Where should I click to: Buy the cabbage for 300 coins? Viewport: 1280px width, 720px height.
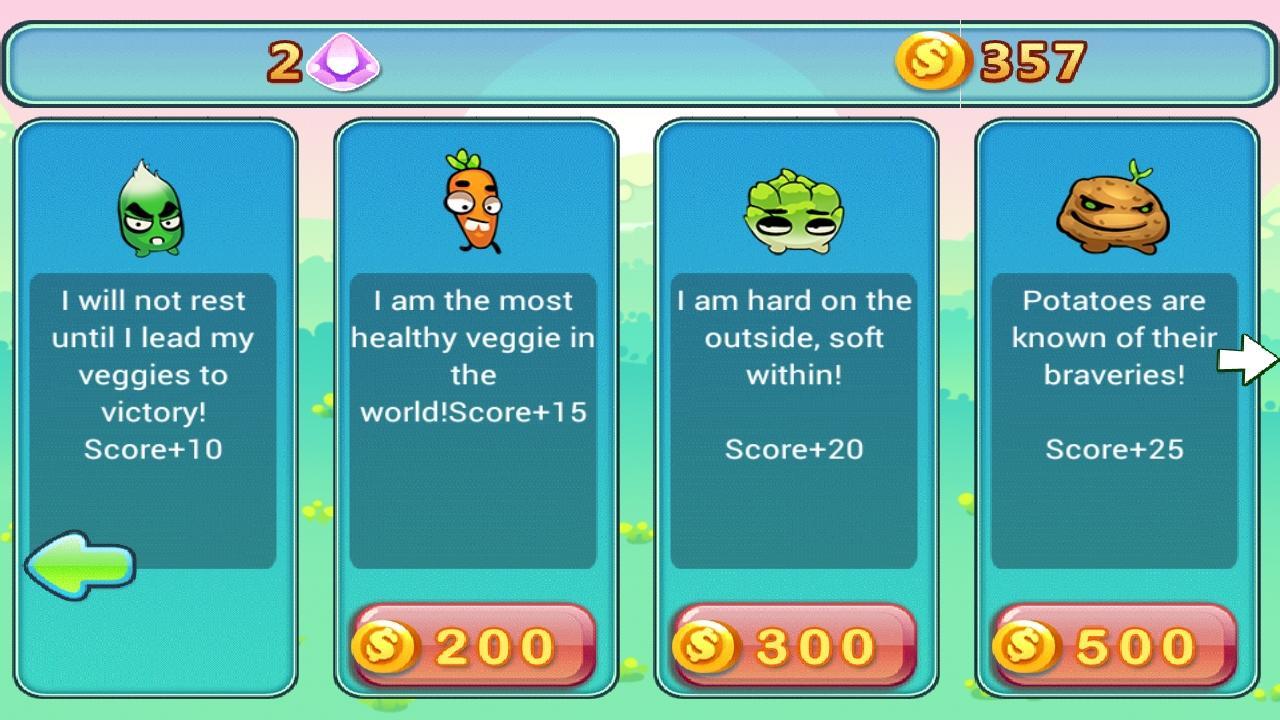[x=795, y=646]
